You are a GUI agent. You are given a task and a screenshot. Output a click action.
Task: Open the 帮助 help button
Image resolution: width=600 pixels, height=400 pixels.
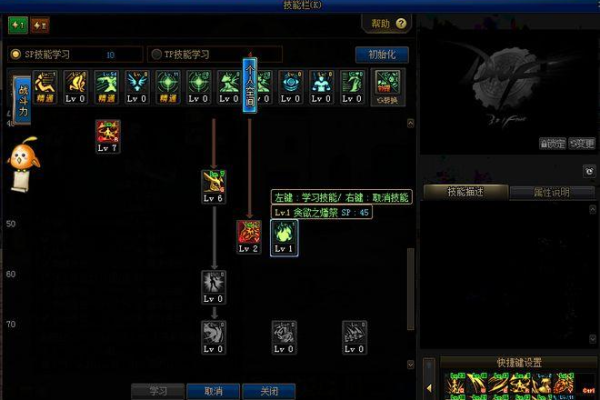click(x=386, y=23)
